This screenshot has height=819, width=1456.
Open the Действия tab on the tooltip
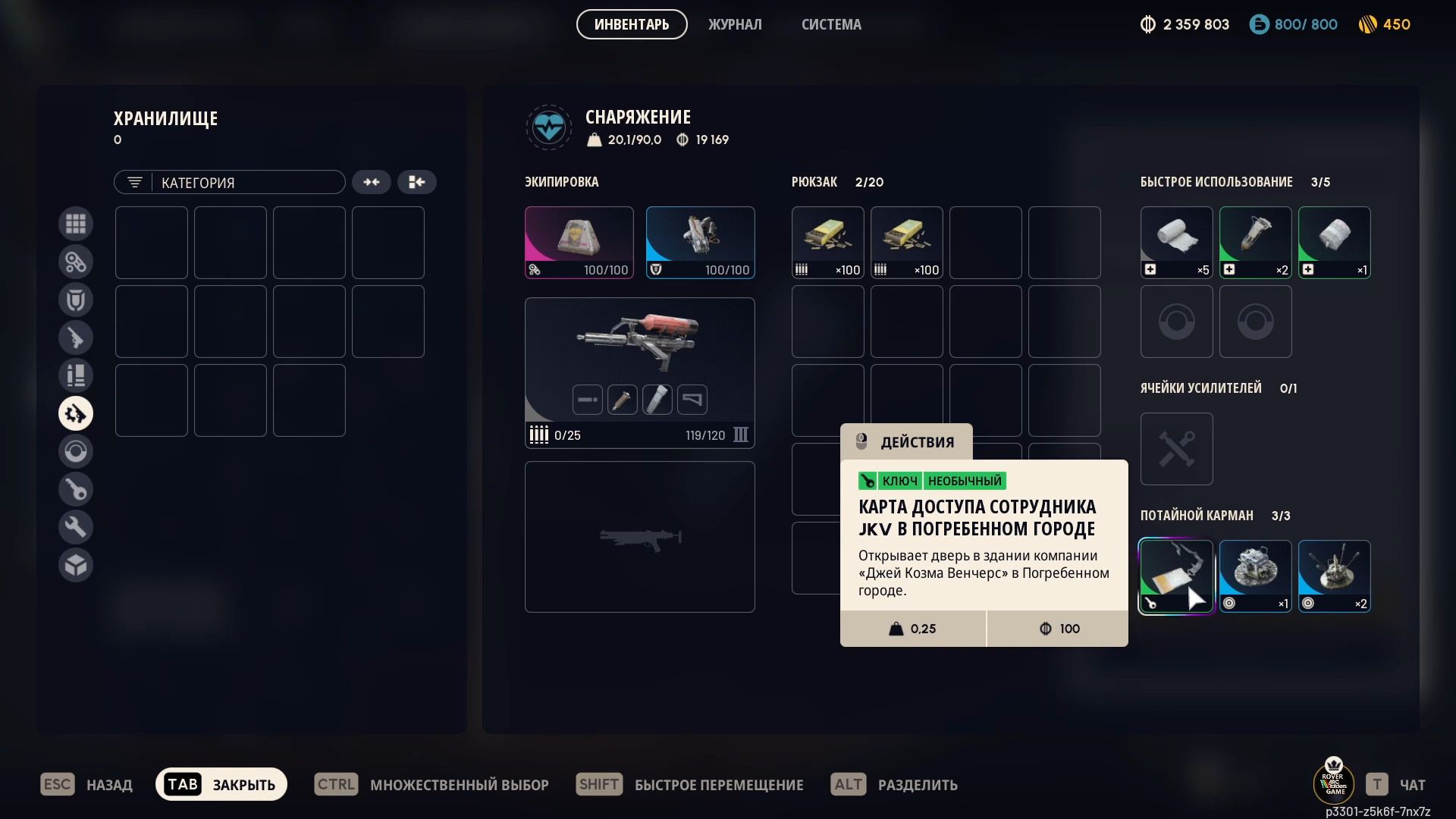click(x=906, y=442)
